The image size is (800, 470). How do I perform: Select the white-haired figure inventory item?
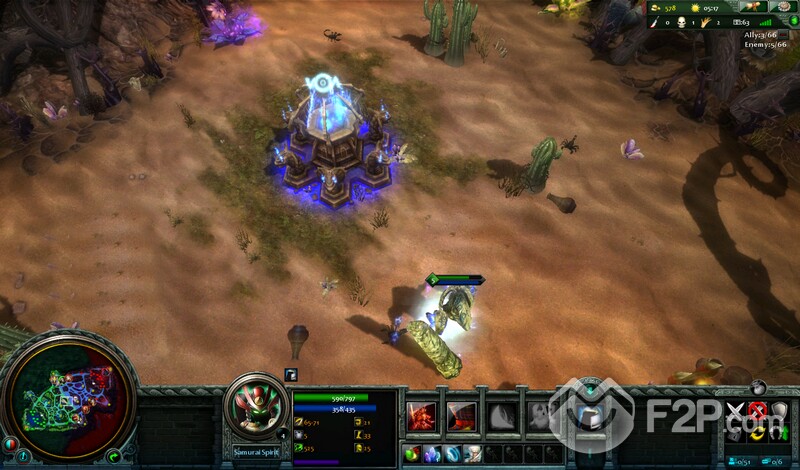(x=471, y=454)
